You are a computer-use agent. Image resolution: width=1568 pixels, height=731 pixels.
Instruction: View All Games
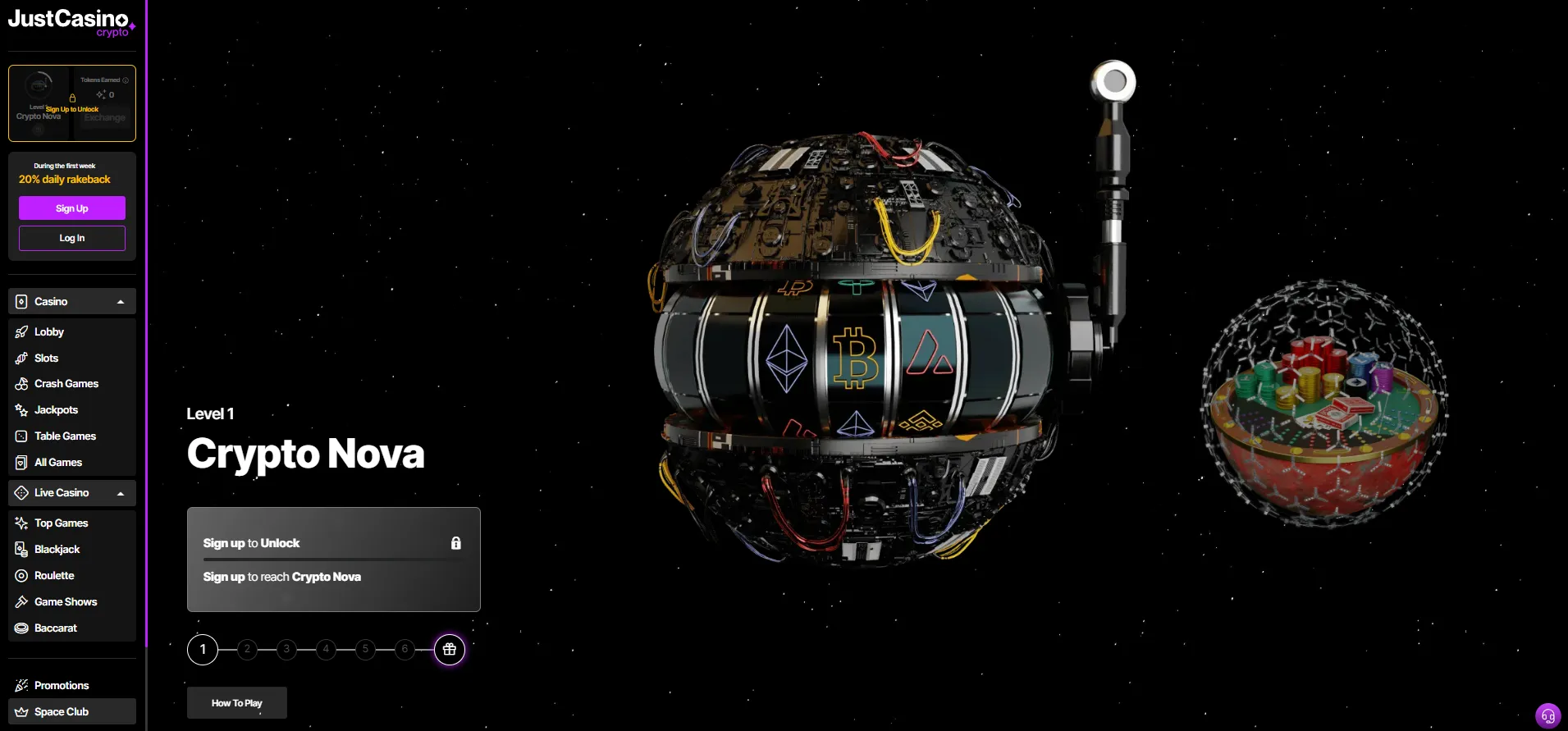pos(57,463)
